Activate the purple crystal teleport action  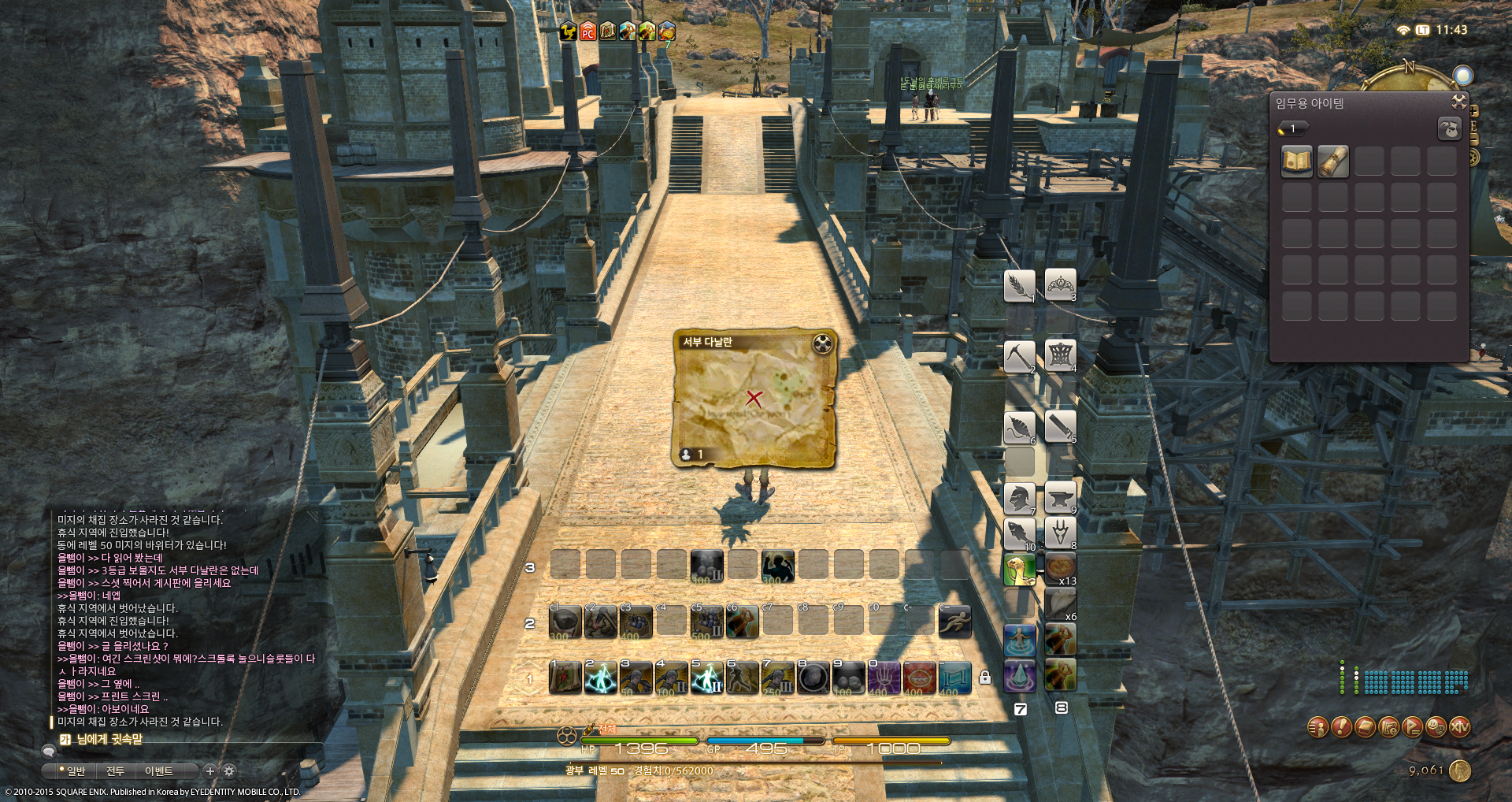pyautogui.click(x=1019, y=676)
